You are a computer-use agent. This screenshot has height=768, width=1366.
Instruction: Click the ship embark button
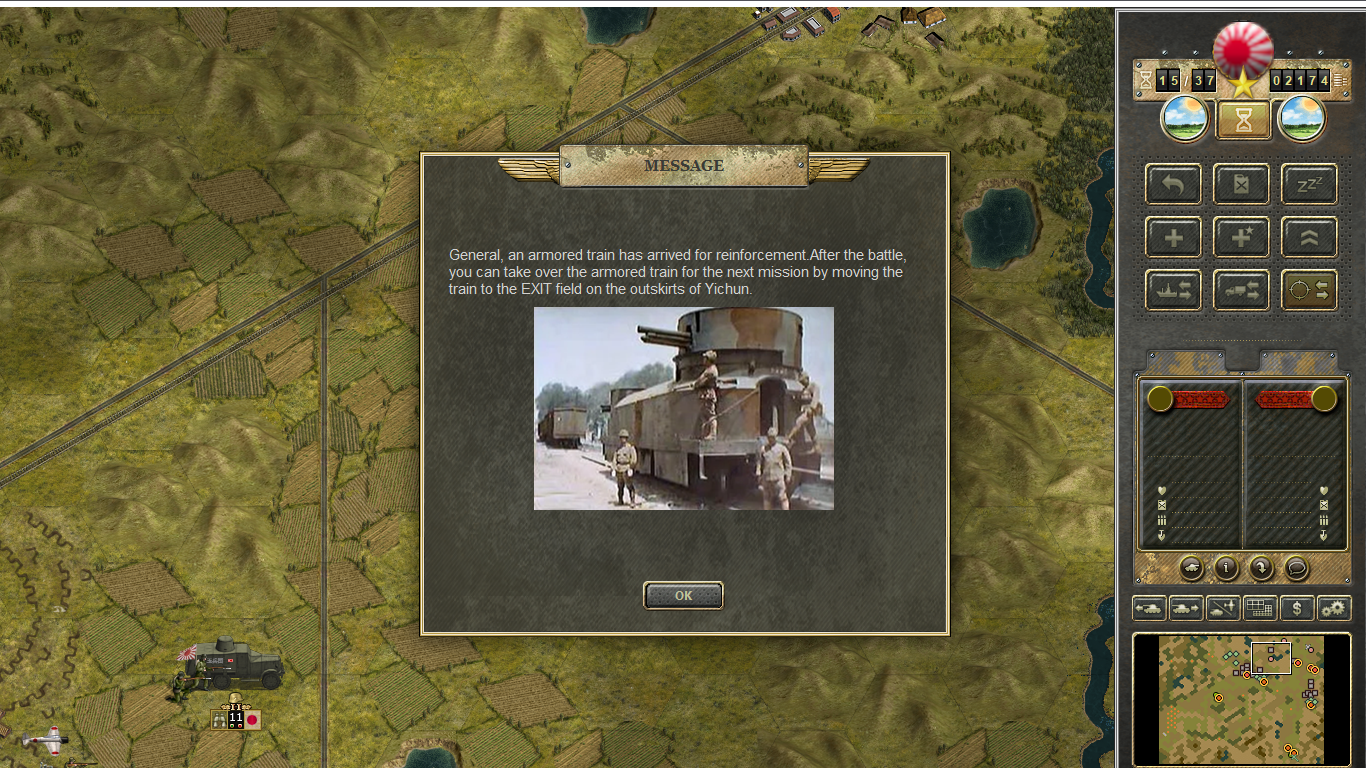click(x=1173, y=290)
